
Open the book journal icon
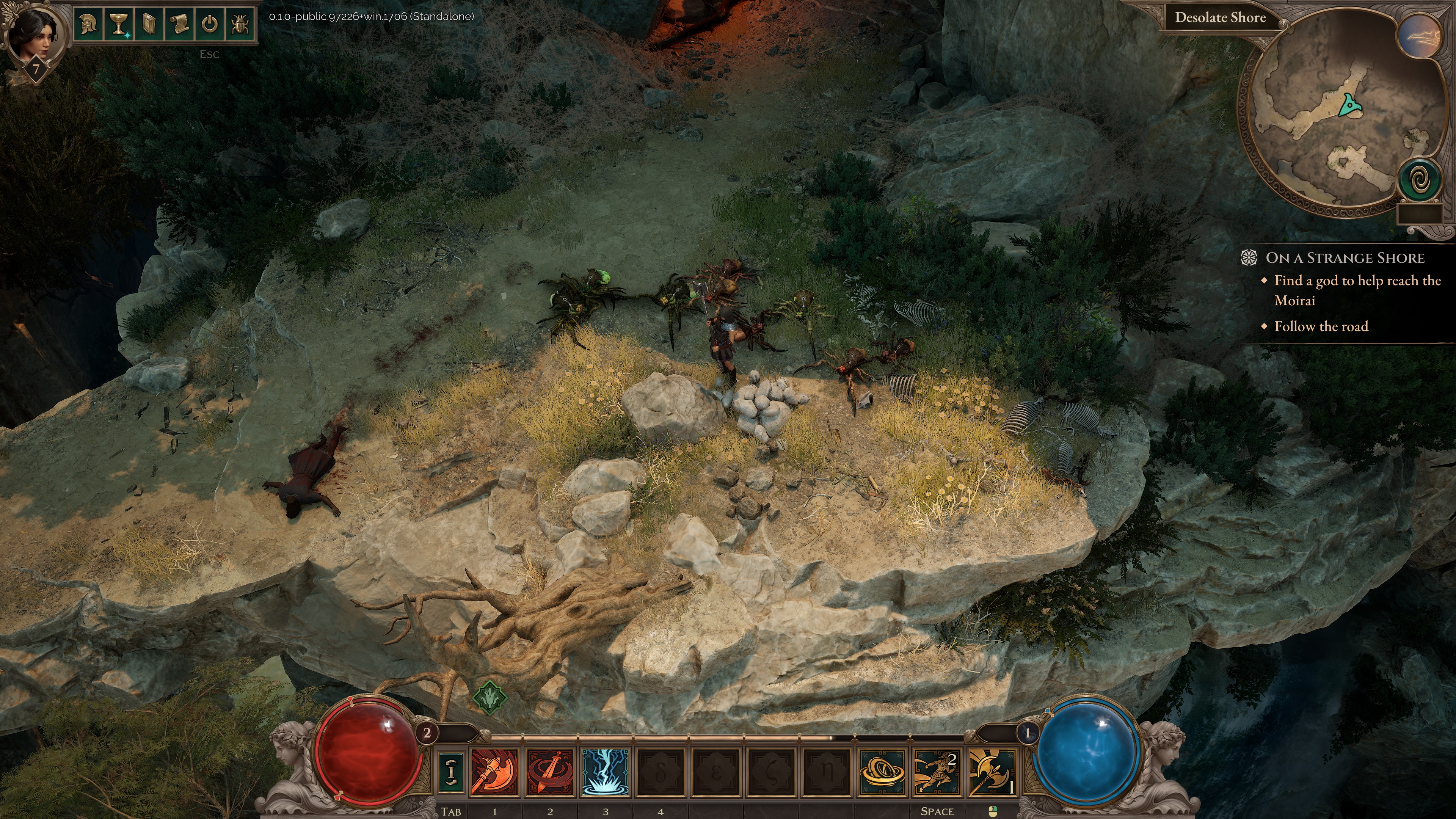pyautogui.click(x=149, y=24)
